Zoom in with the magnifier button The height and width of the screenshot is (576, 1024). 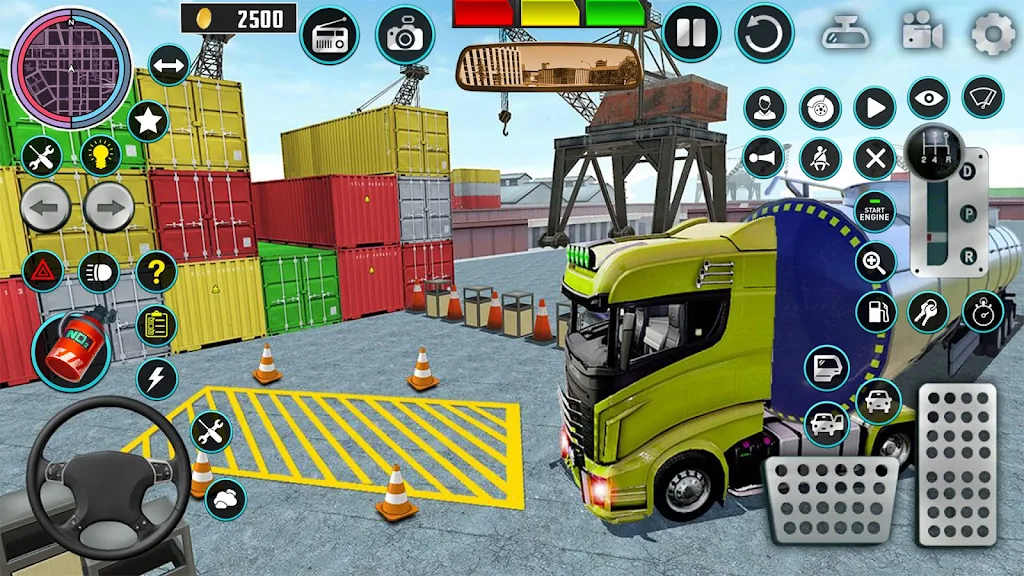[875, 262]
